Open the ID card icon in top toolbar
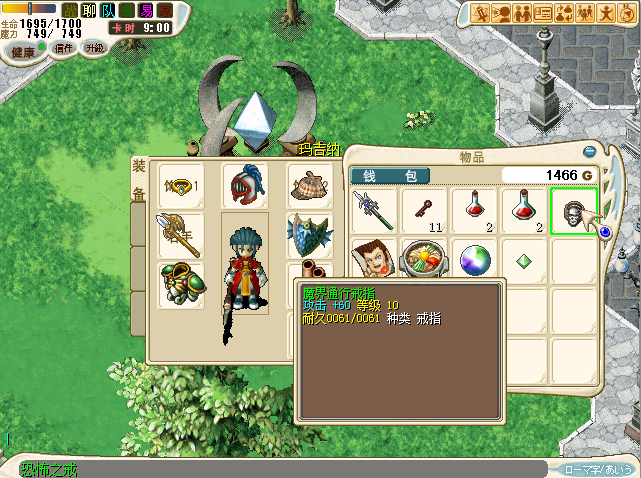The height and width of the screenshot is (478, 641). click(x=544, y=13)
